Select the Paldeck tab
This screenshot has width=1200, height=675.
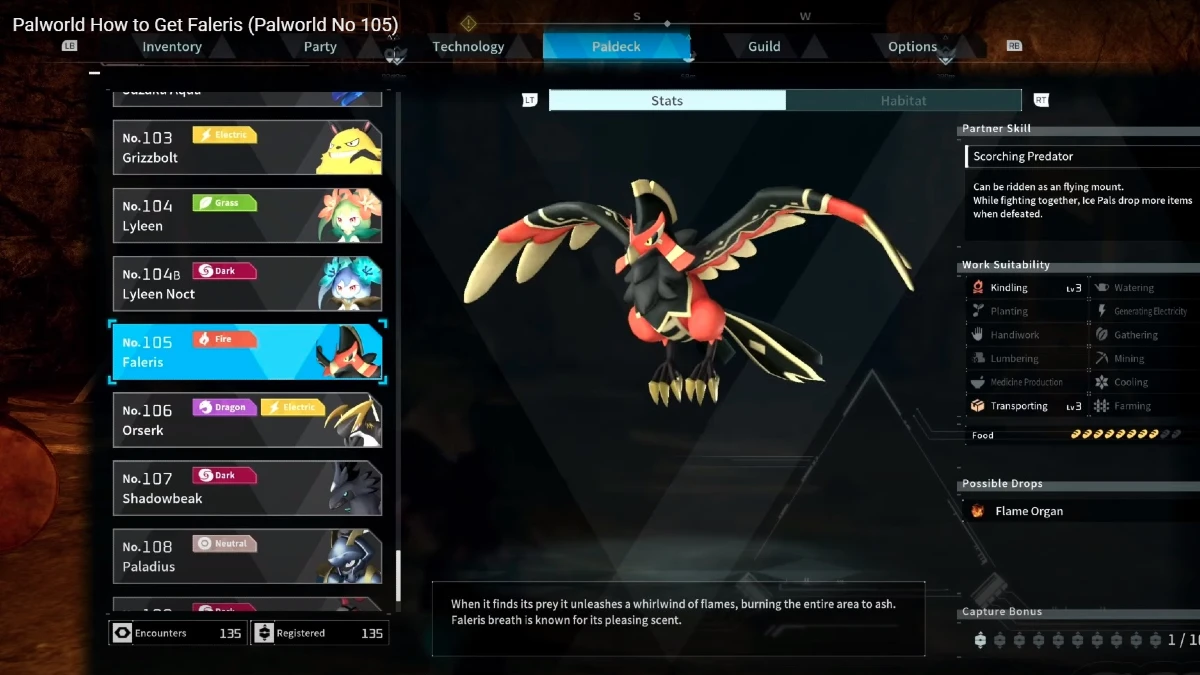pos(616,47)
